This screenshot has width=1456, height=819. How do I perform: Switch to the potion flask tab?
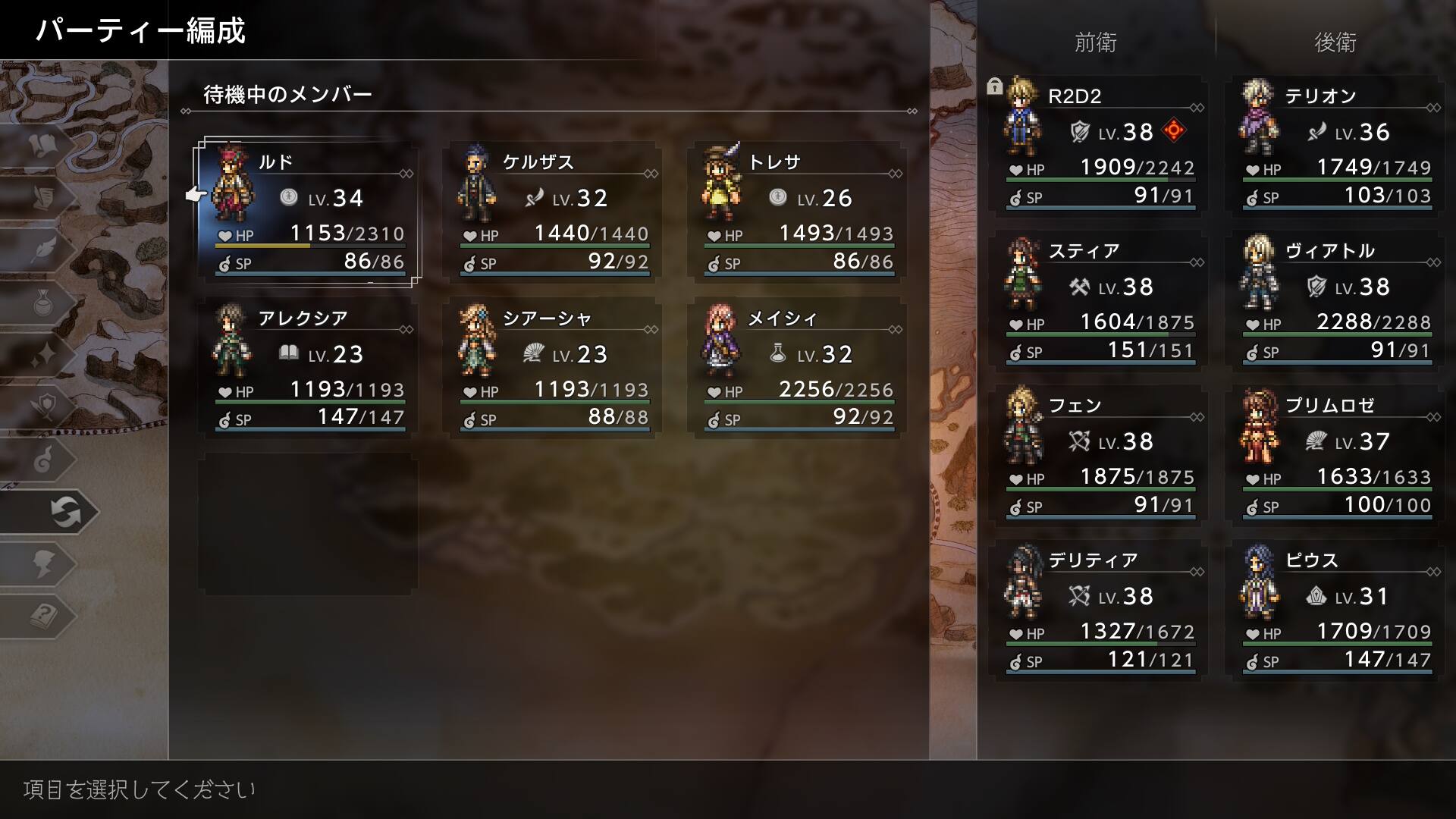pyautogui.click(x=44, y=303)
